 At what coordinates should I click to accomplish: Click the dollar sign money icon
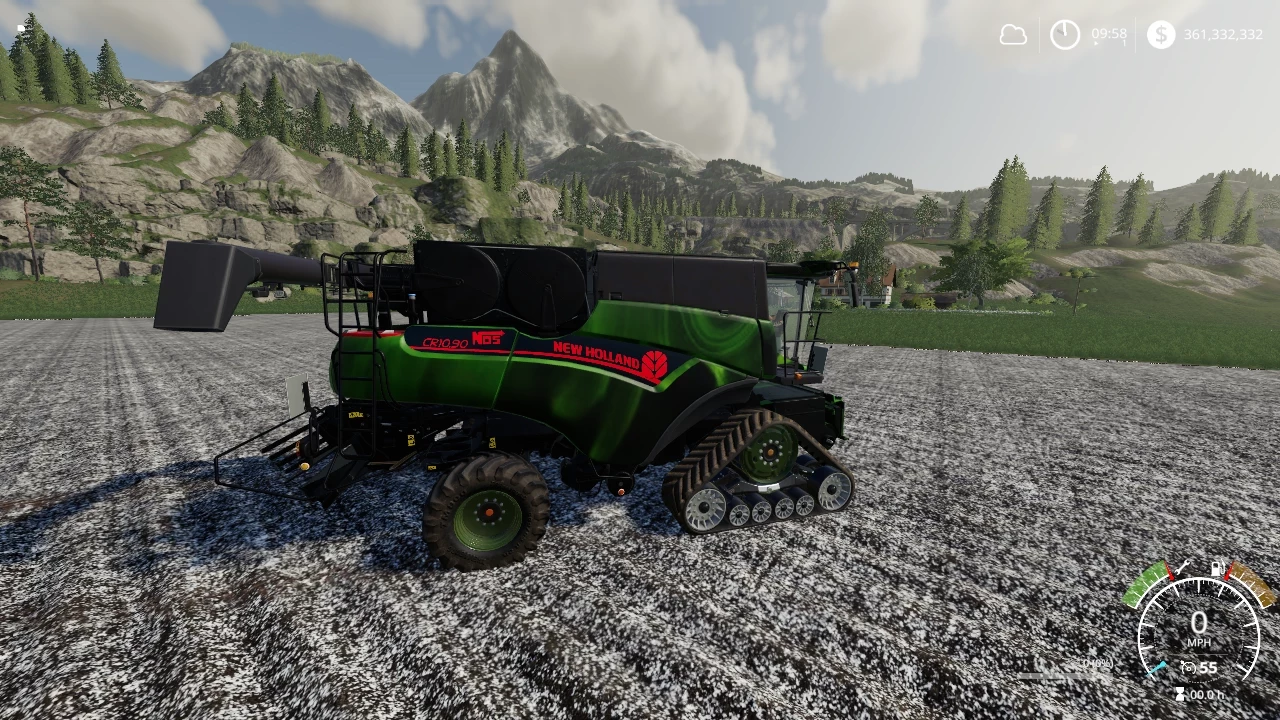coord(1160,36)
